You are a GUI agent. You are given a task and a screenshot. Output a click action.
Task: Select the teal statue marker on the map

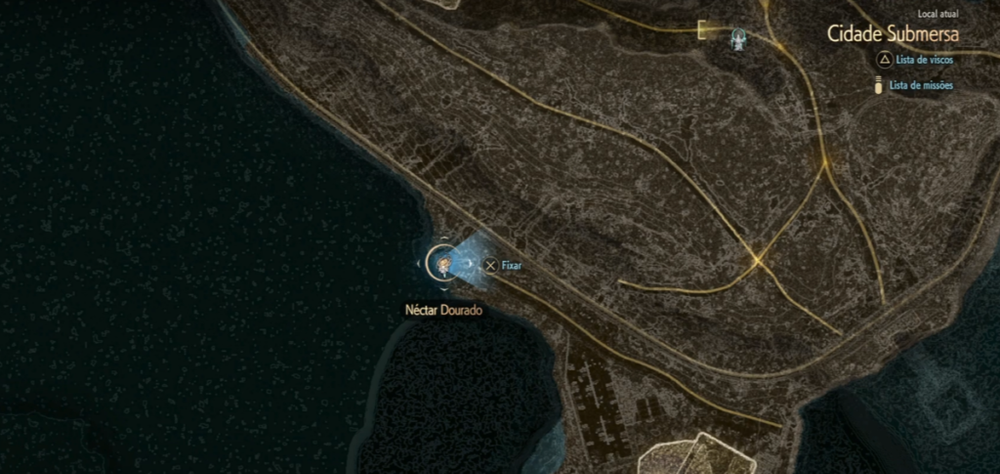pyautogui.click(x=738, y=37)
